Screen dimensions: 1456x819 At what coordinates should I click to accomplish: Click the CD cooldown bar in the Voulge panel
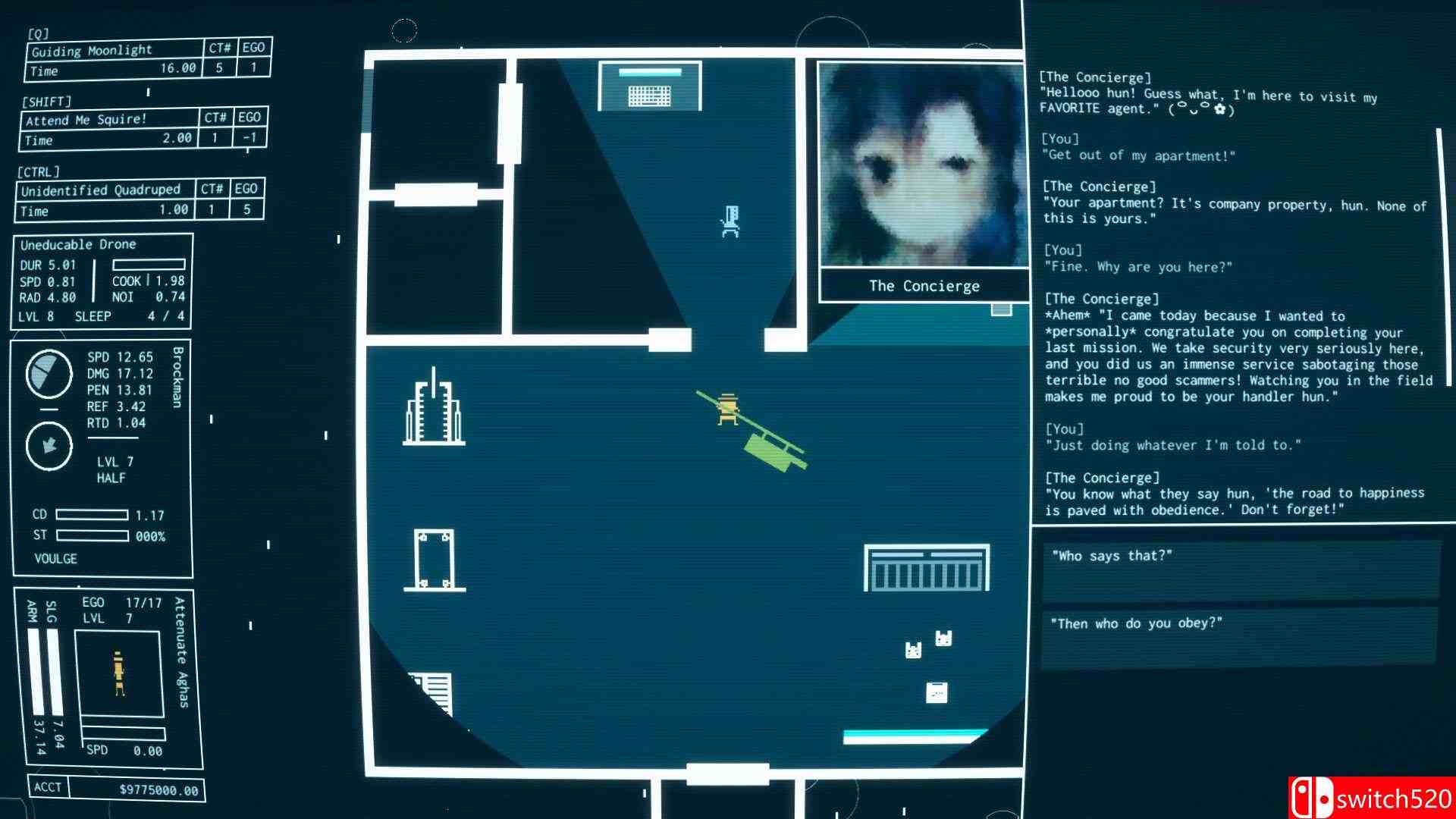91,514
